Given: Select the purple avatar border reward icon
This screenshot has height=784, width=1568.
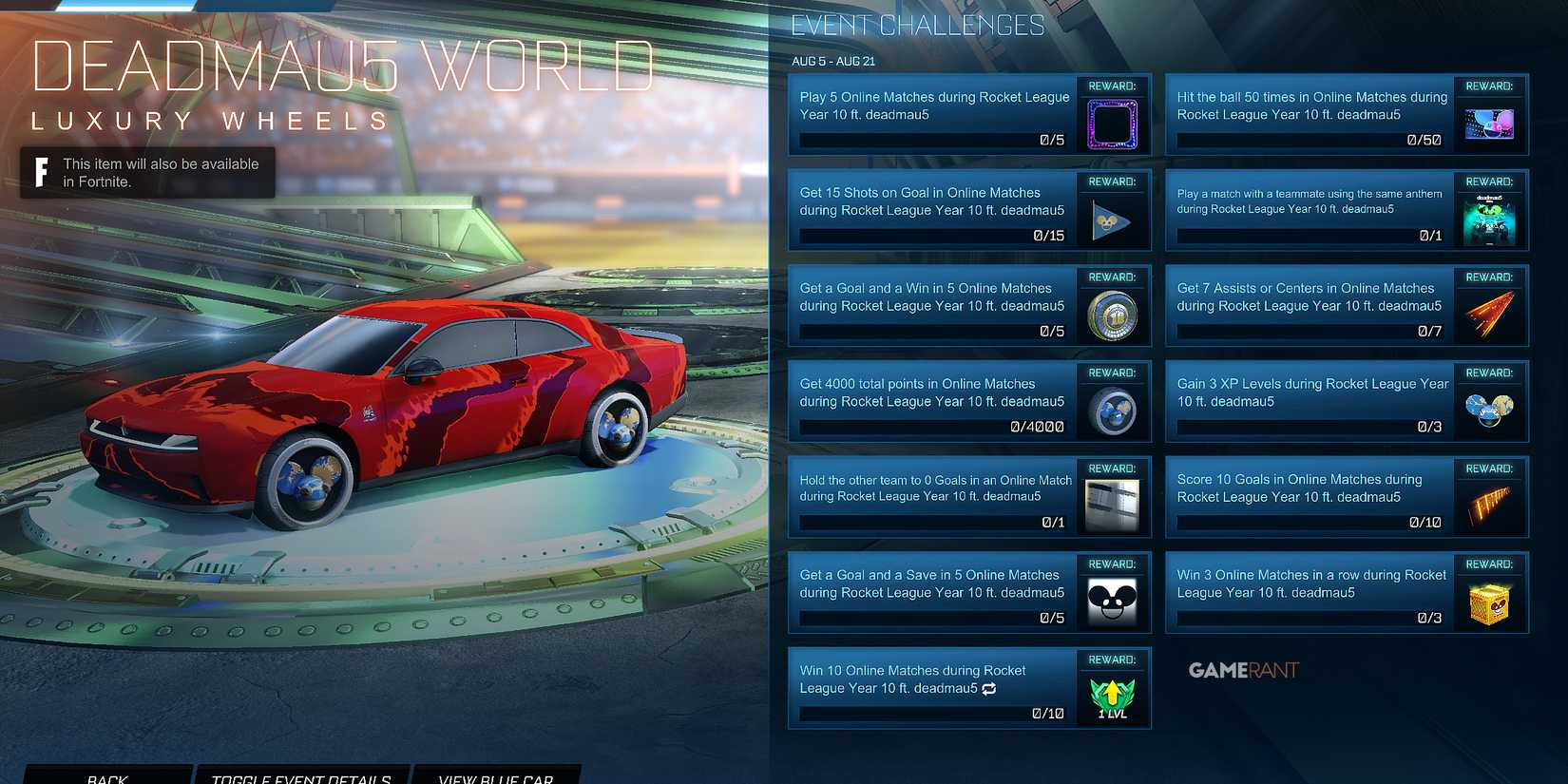Looking at the screenshot, I should pyautogui.click(x=1113, y=124).
